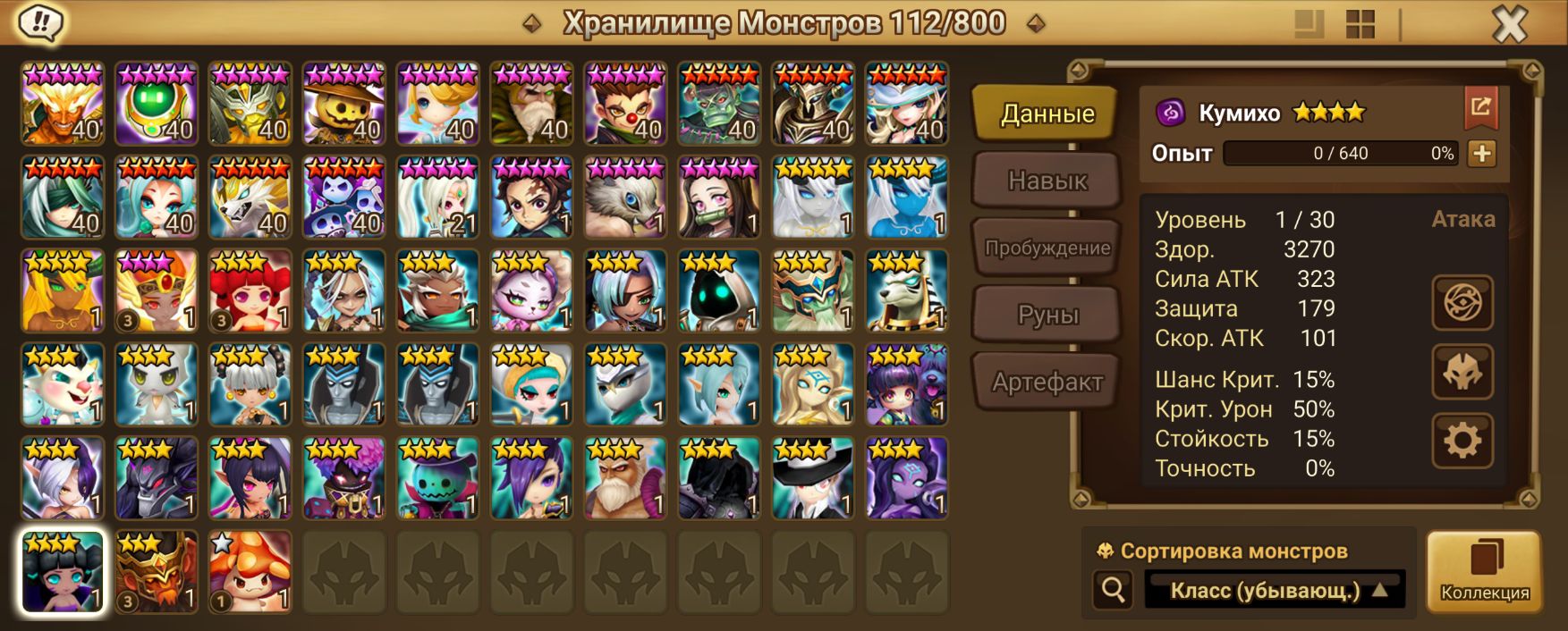Select the monster in white fedora hat
Image resolution: width=1568 pixels, height=631 pixels.
[813, 478]
